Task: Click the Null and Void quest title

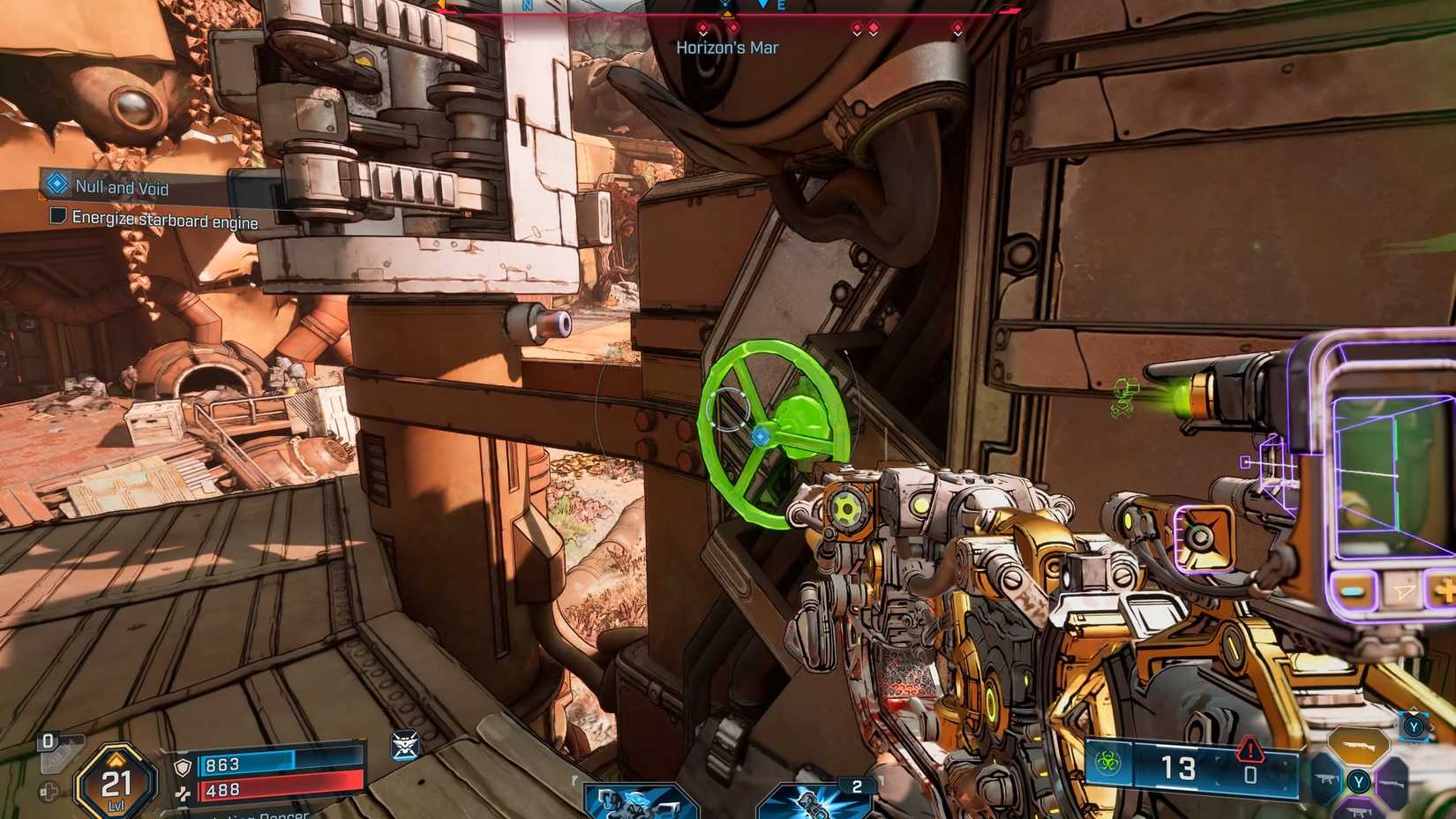Action: (124, 188)
